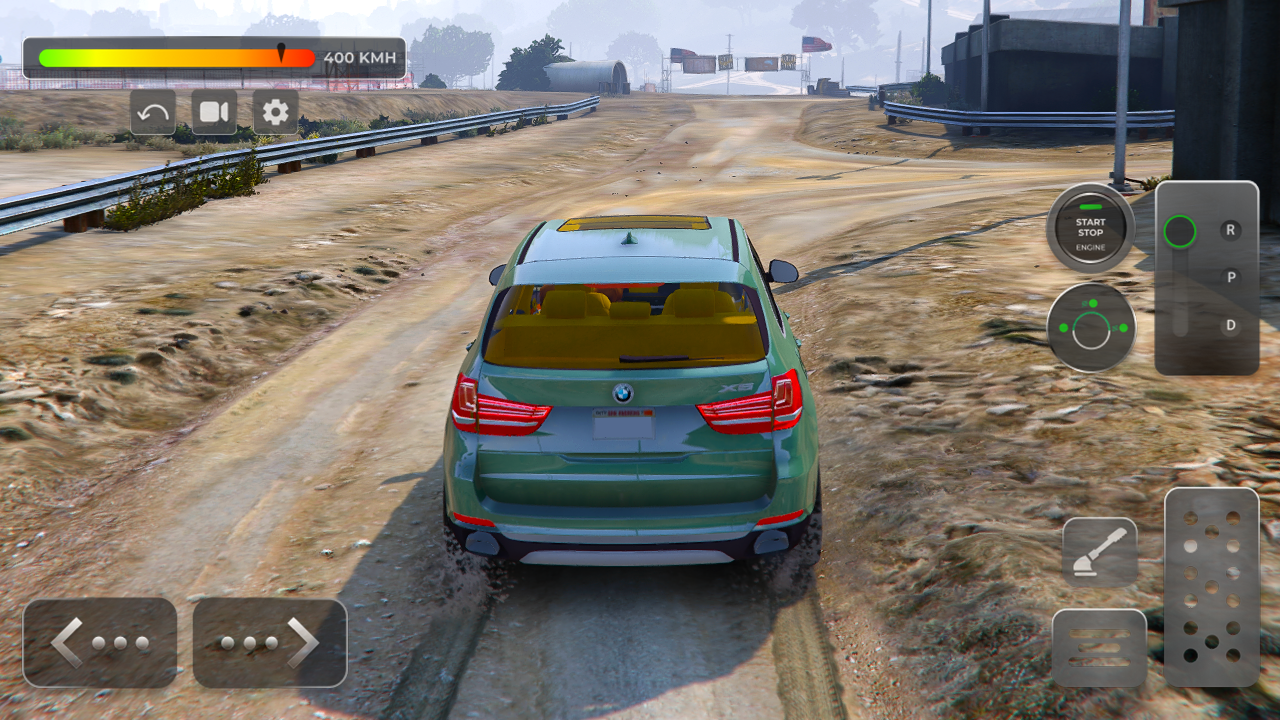The width and height of the screenshot is (1280, 720).
Task: Click the round dial with green dots
Action: click(x=1091, y=328)
